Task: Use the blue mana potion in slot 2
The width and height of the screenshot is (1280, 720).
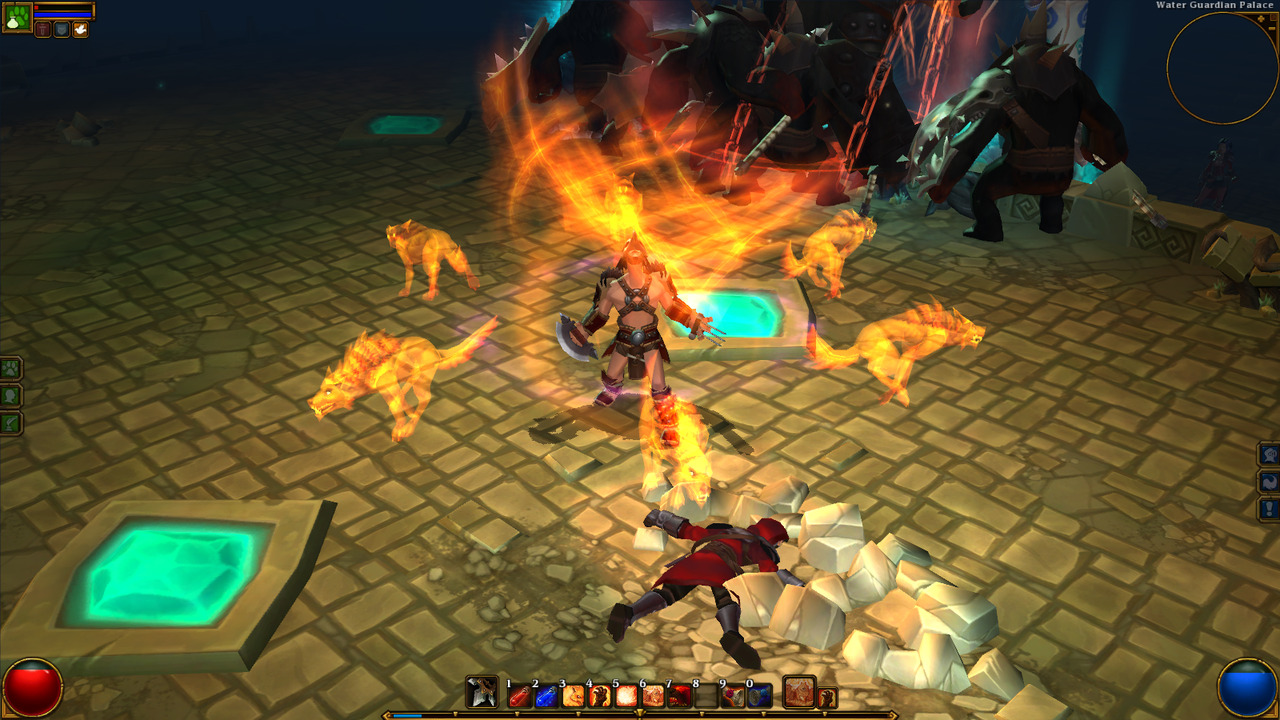Action: pyautogui.click(x=546, y=695)
